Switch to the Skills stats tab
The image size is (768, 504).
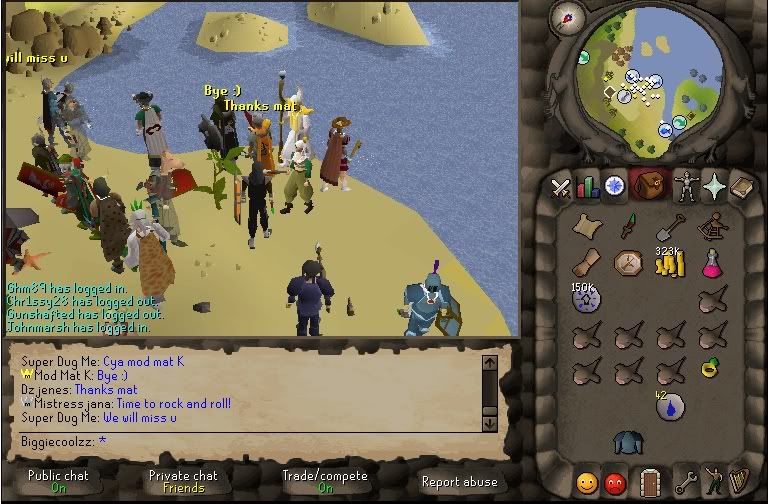point(587,187)
